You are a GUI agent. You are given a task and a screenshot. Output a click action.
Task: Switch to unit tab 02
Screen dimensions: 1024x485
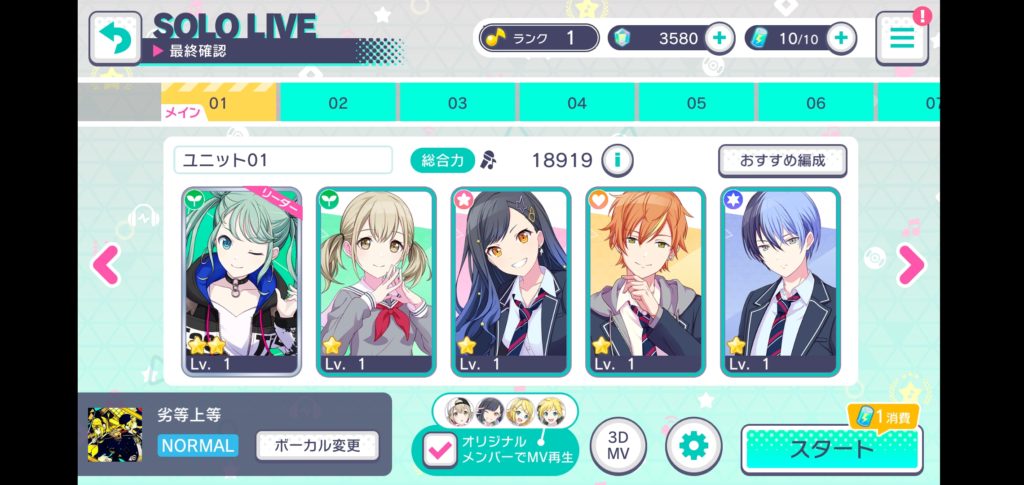tap(338, 103)
